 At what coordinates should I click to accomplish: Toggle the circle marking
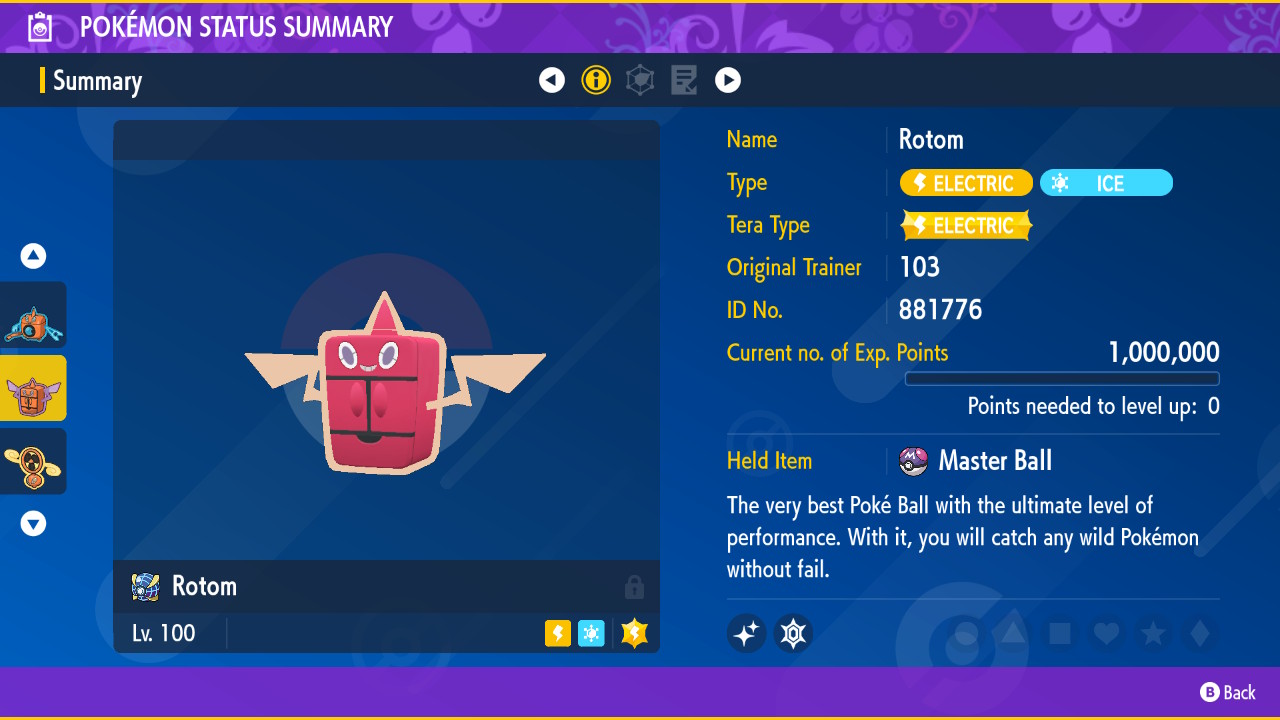[x=967, y=633]
